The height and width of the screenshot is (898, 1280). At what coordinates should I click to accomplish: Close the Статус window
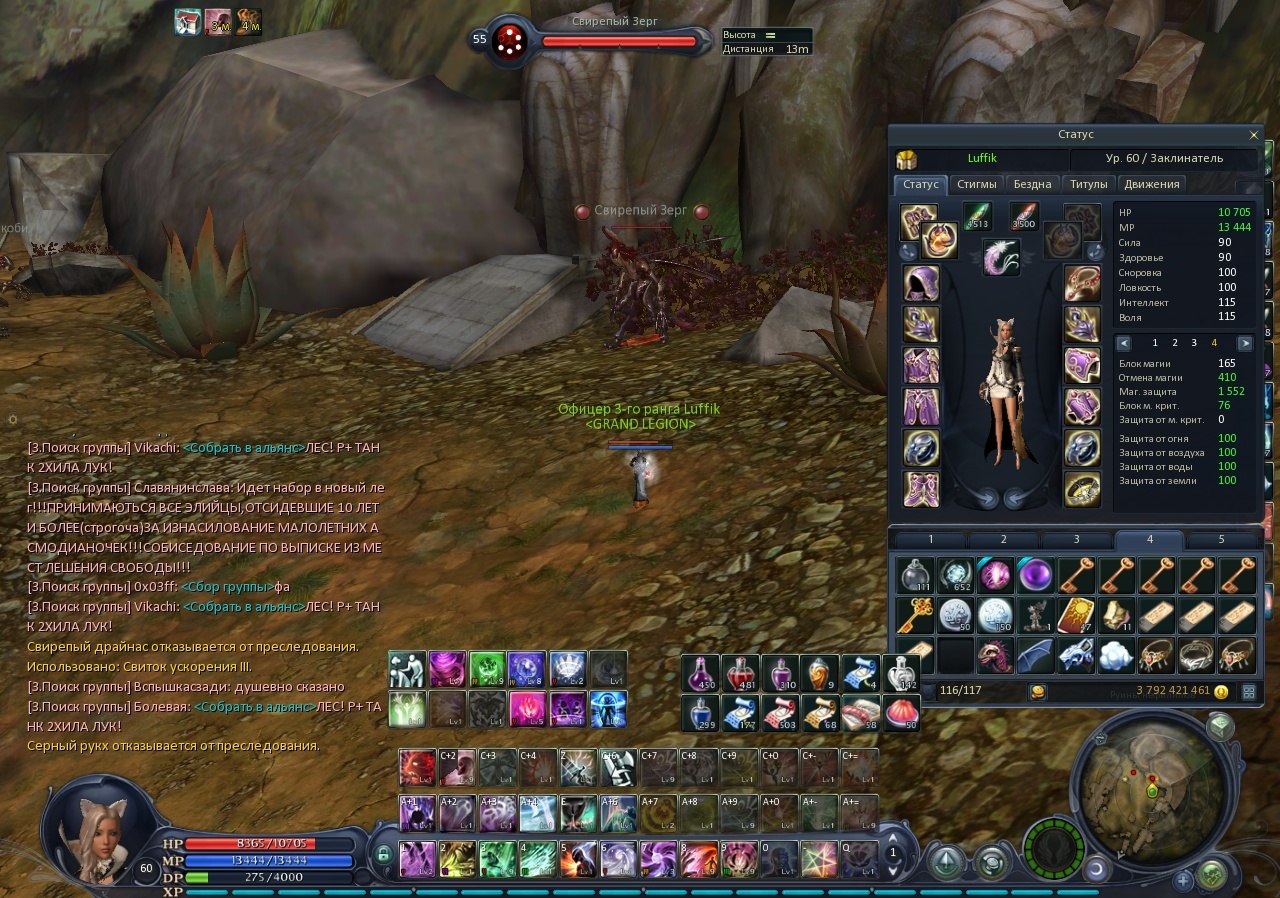(1254, 135)
